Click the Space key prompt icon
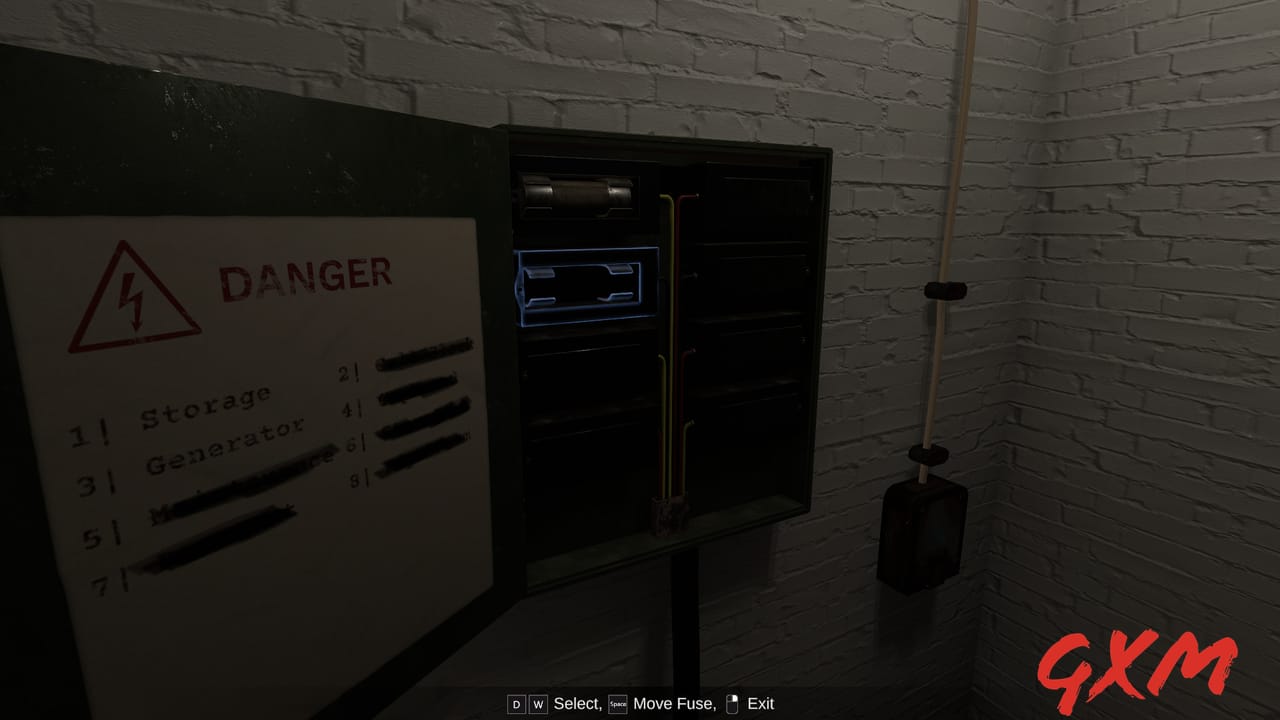 [x=617, y=704]
